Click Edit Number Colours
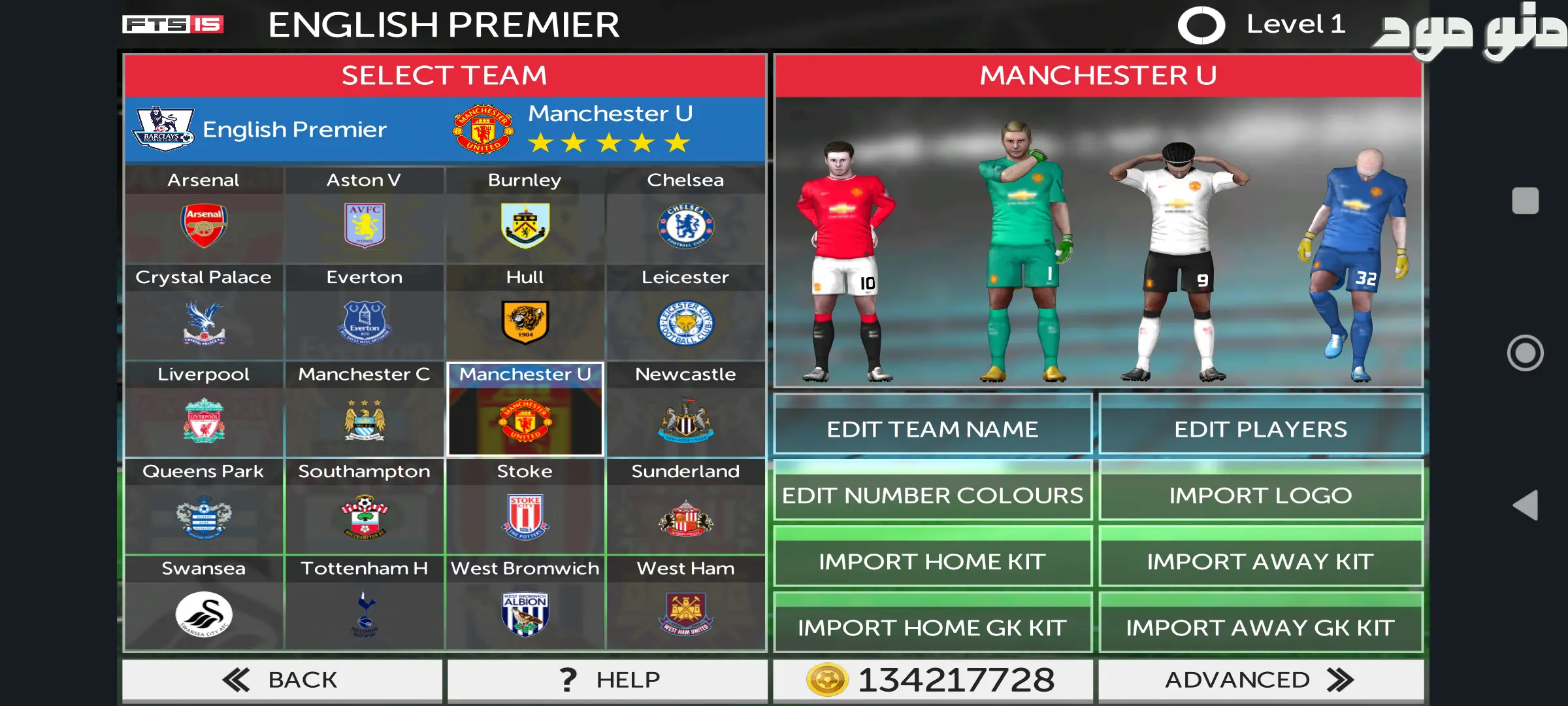Viewport: 1568px width, 706px height. (x=932, y=496)
